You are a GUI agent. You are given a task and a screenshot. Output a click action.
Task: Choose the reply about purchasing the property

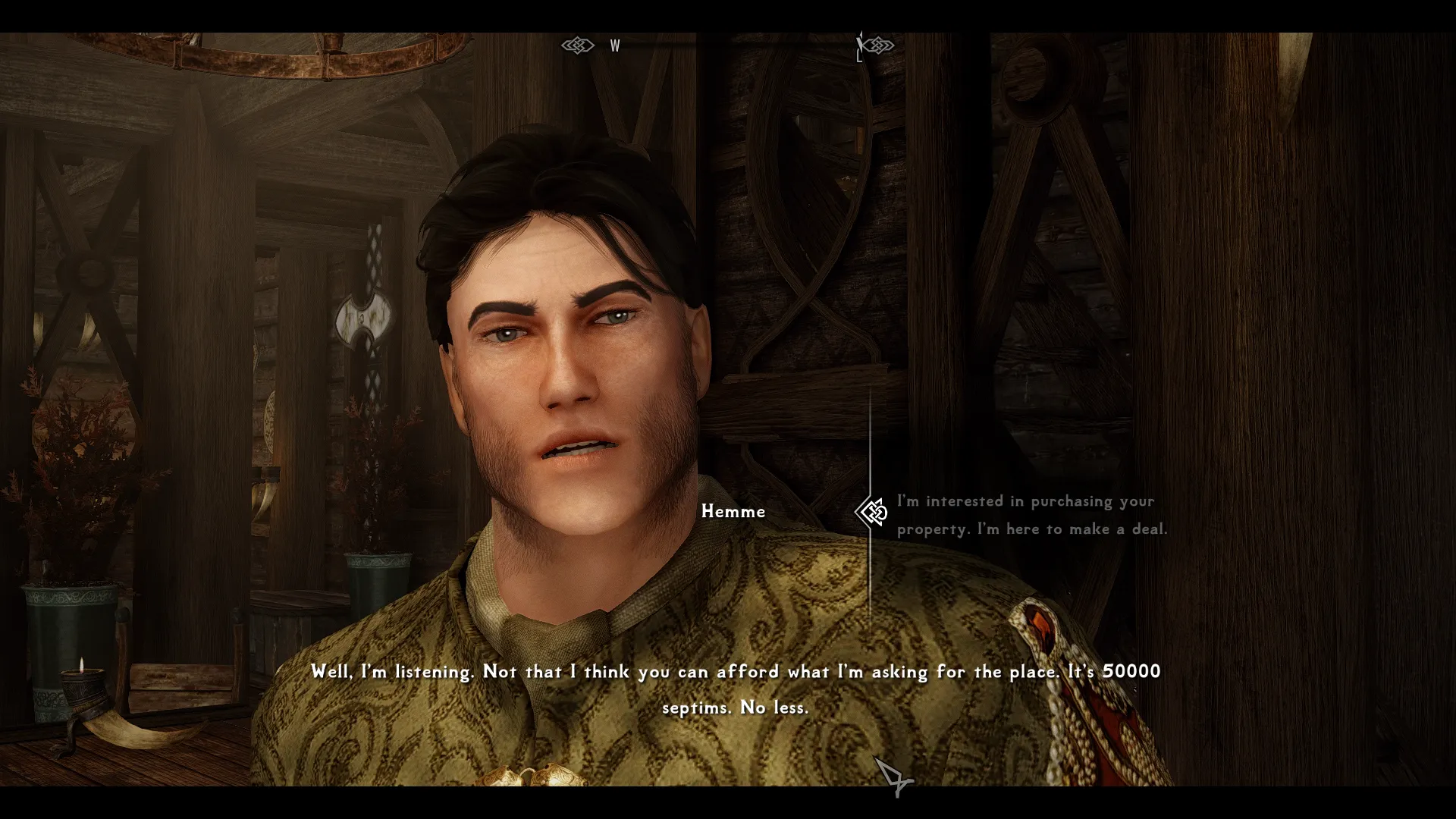(1031, 515)
